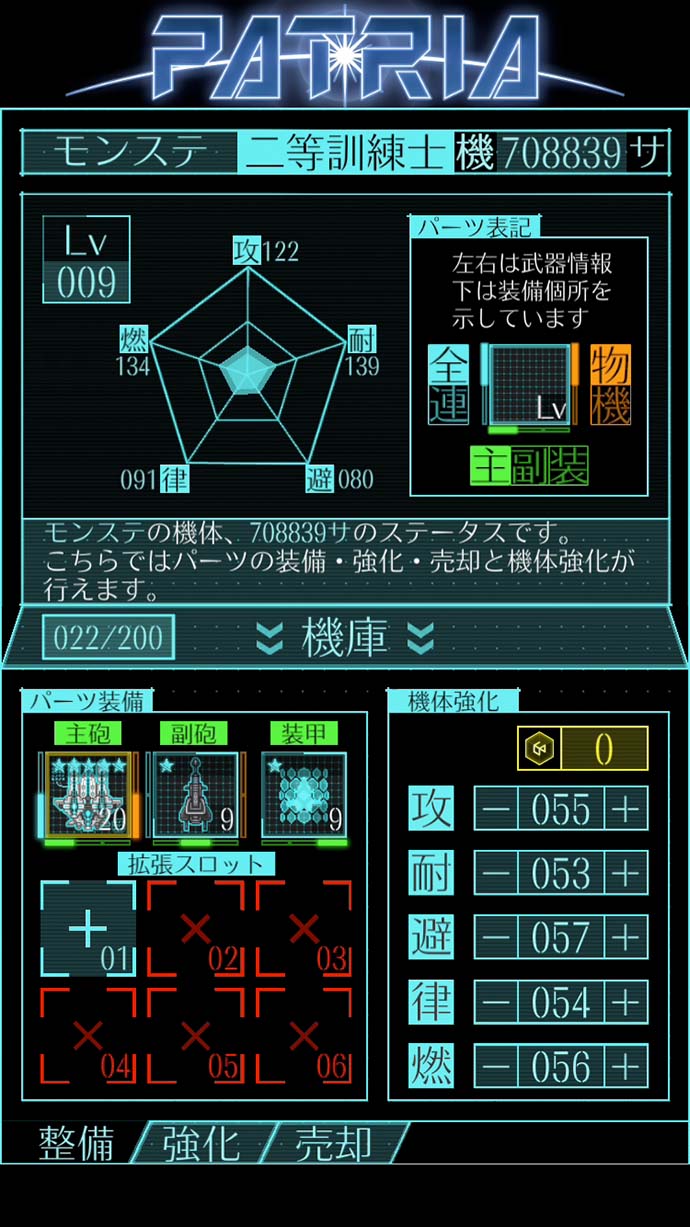Decrease the 攻 attack stat
The image size is (690, 1227).
point(496,809)
